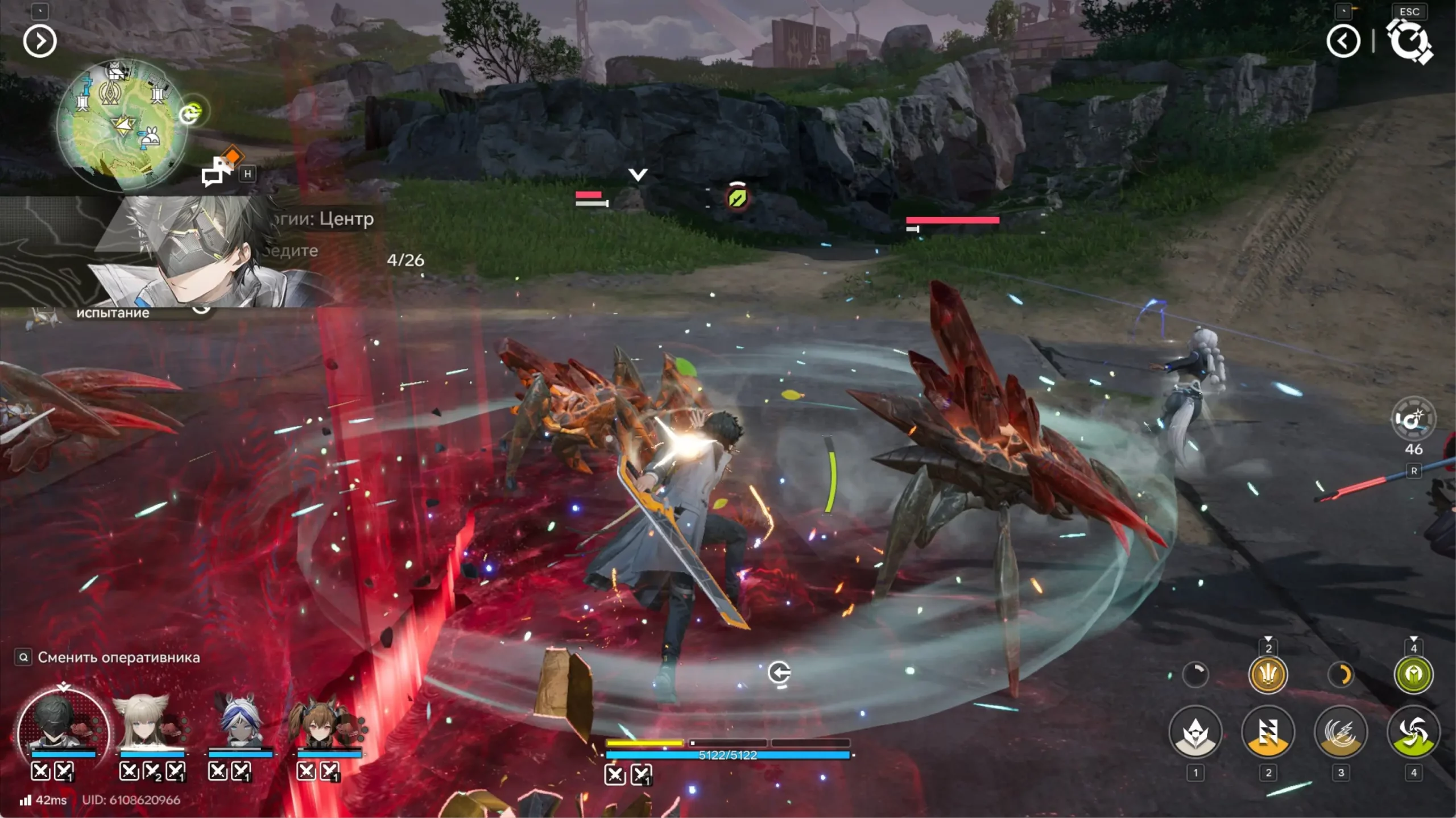Activate the orange slashed-banner skill
1456x818 pixels.
(x=1268, y=732)
